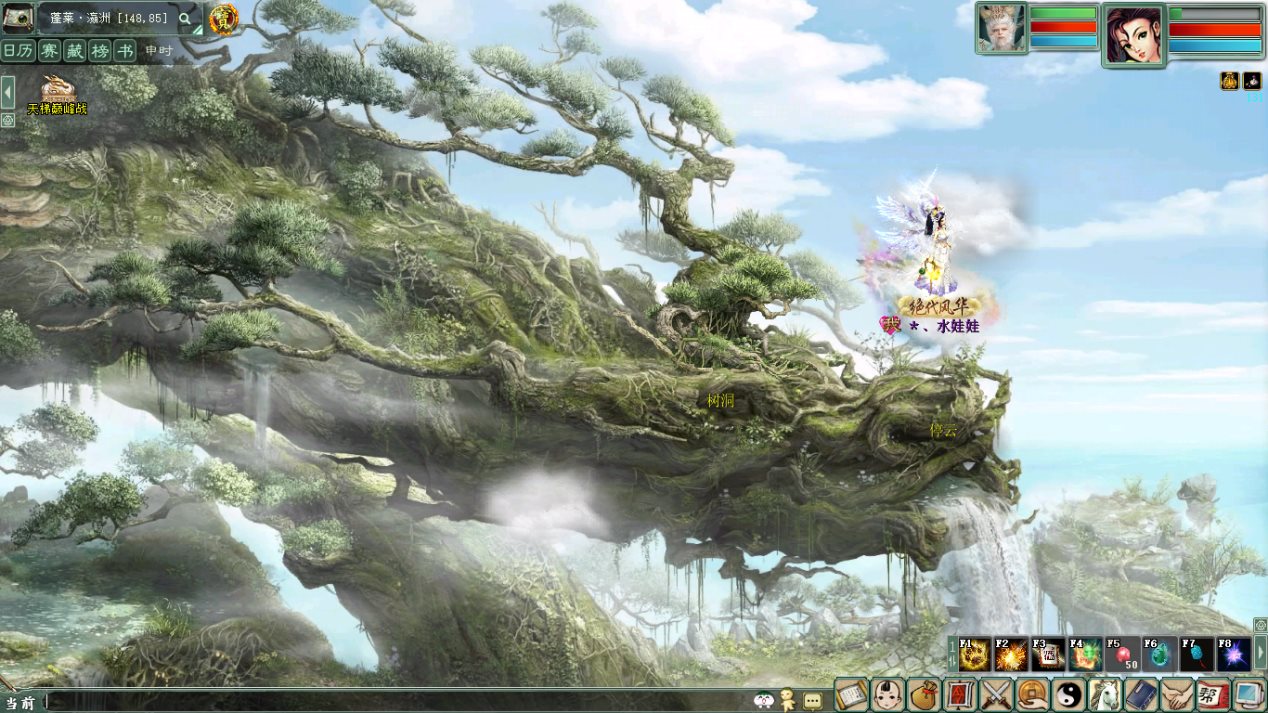
Task: Click the map search magnifier icon
Action: [185, 18]
